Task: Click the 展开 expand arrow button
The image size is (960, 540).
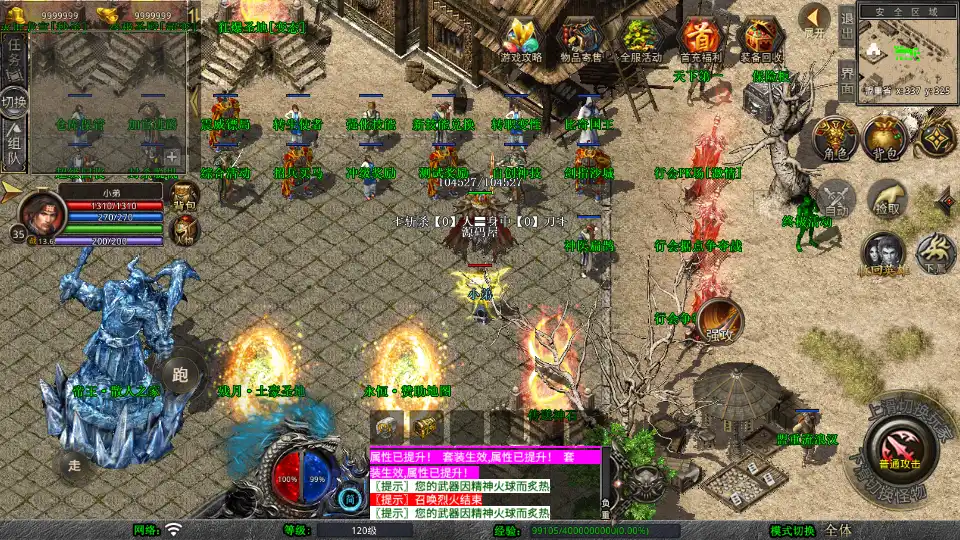Action: point(815,20)
